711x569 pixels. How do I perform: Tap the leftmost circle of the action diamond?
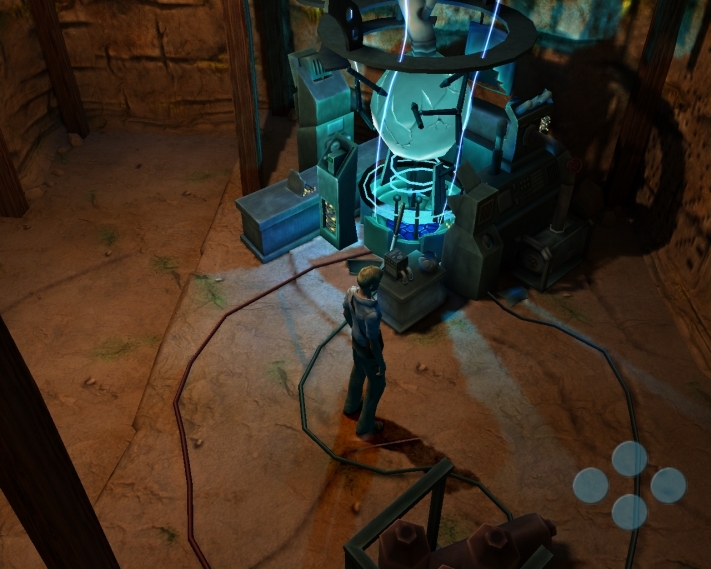tap(591, 486)
